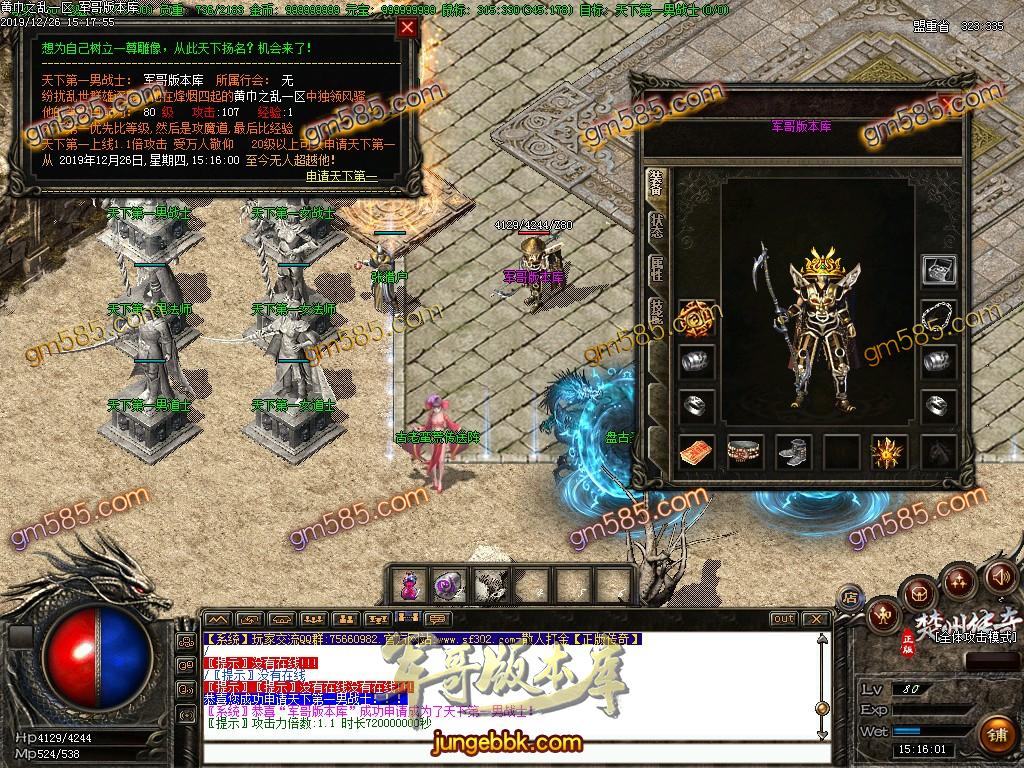Switch to the 装备 equipment tab
The image size is (1024, 768).
point(656,184)
